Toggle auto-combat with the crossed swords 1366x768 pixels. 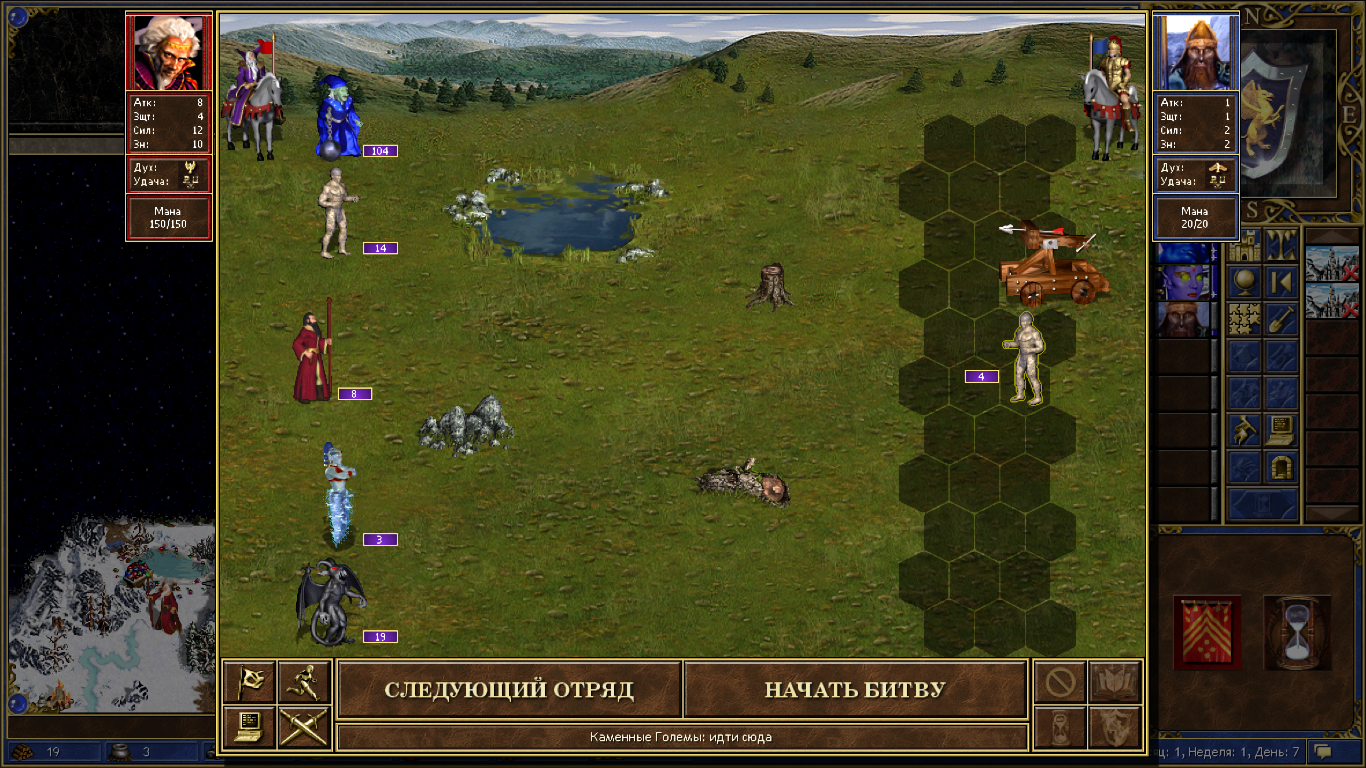pyautogui.click(x=304, y=727)
